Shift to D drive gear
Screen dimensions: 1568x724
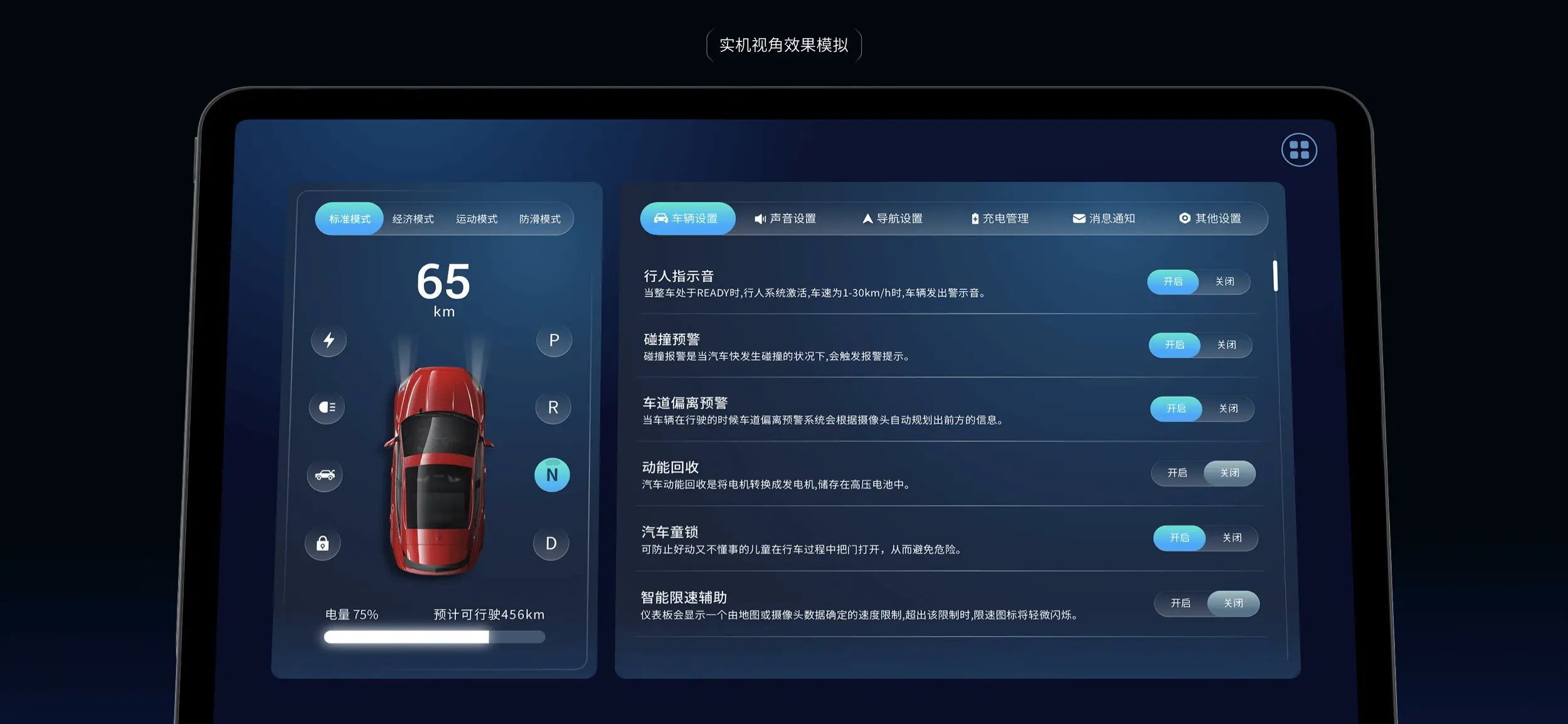coord(551,543)
